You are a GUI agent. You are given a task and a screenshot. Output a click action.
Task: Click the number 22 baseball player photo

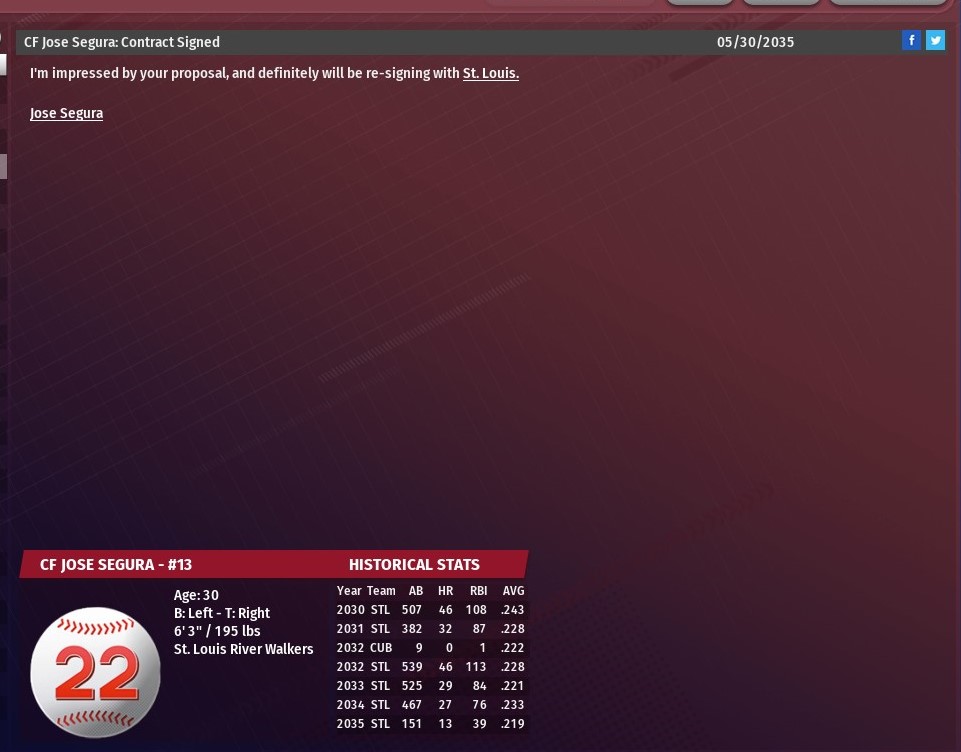pos(96,672)
